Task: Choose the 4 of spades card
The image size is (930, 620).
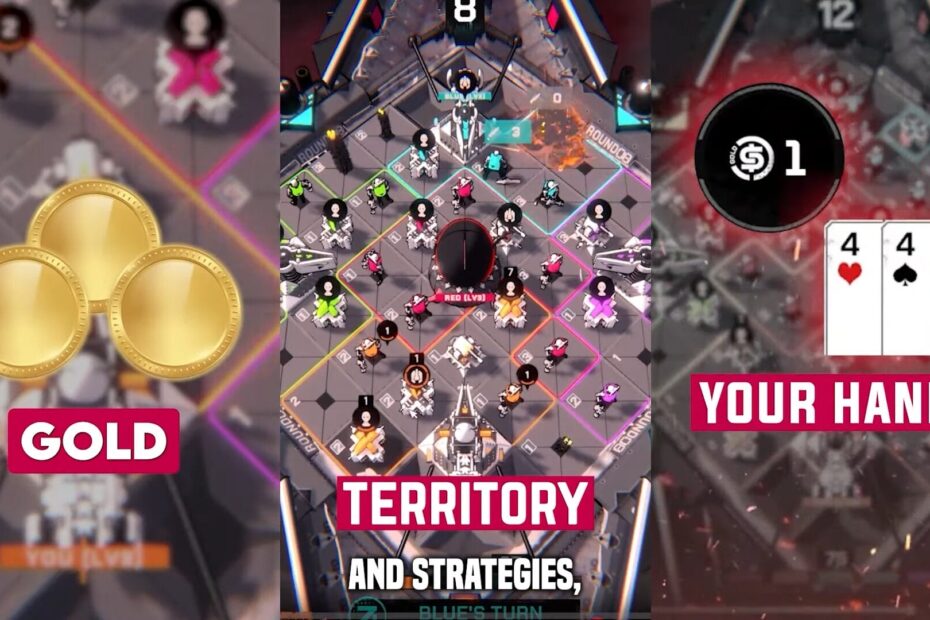Action: point(907,288)
